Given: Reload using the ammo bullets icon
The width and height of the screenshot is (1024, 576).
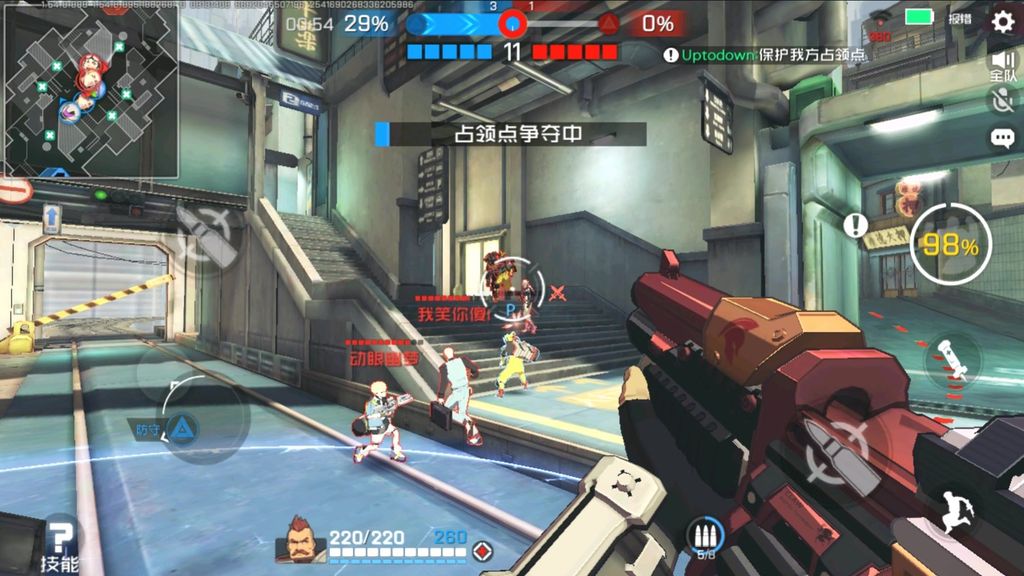Looking at the screenshot, I should click(x=705, y=536).
